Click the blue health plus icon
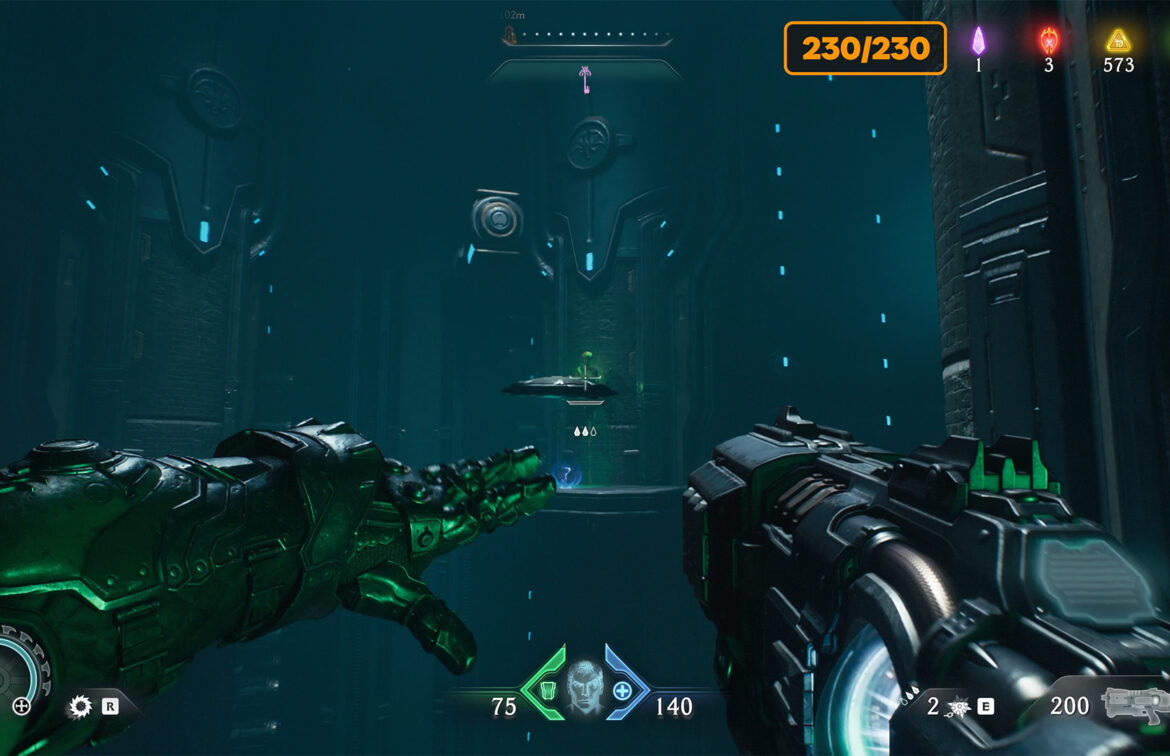Image resolution: width=1170 pixels, height=756 pixels. [x=622, y=690]
